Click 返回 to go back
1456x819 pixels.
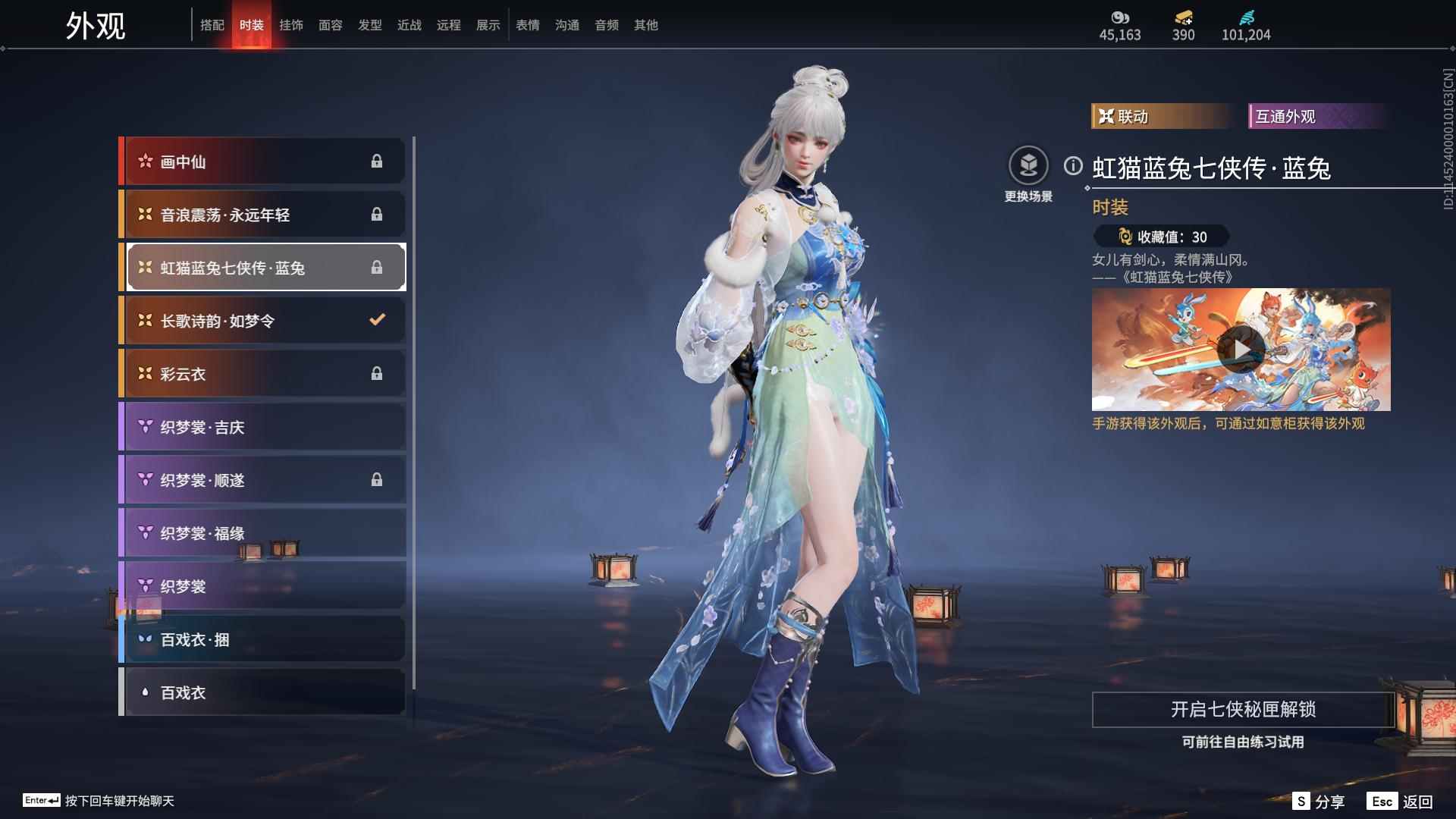pos(1401,802)
